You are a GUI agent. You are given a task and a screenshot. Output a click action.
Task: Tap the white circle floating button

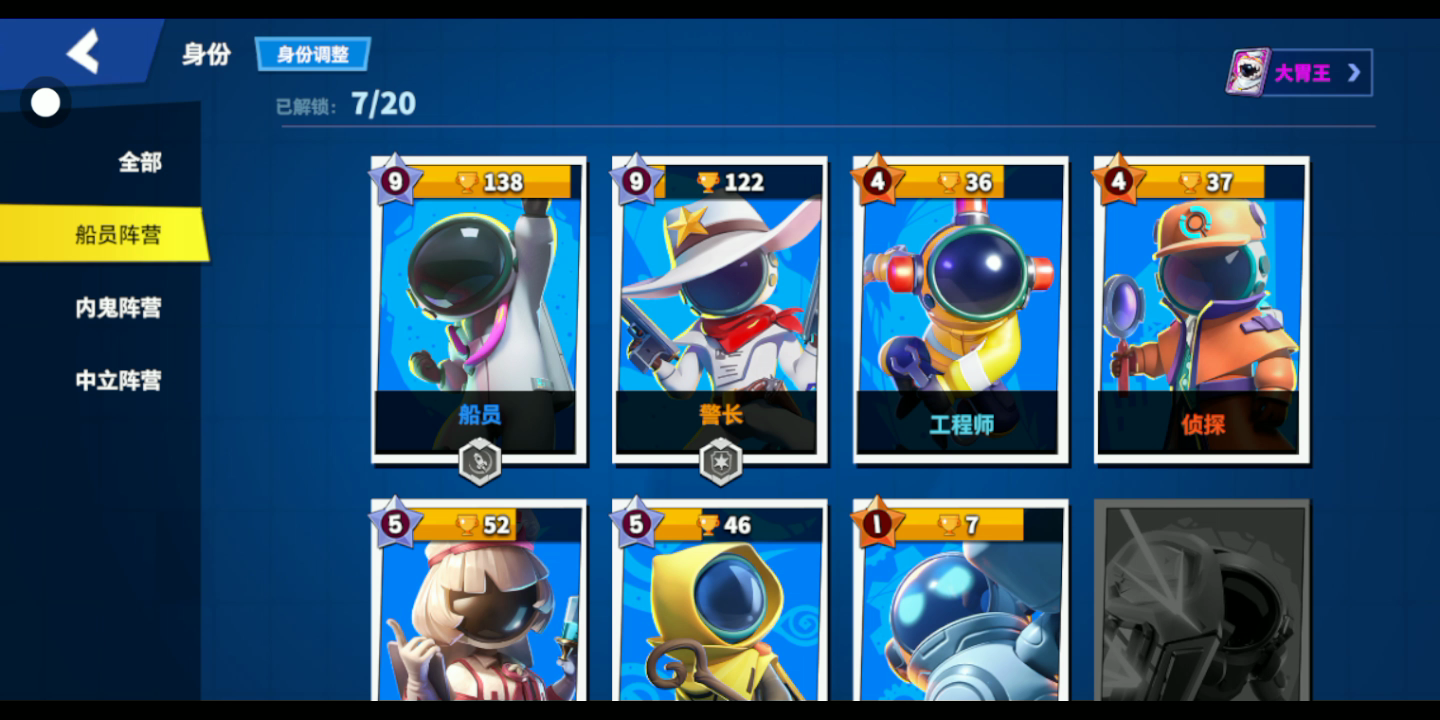(x=45, y=103)
